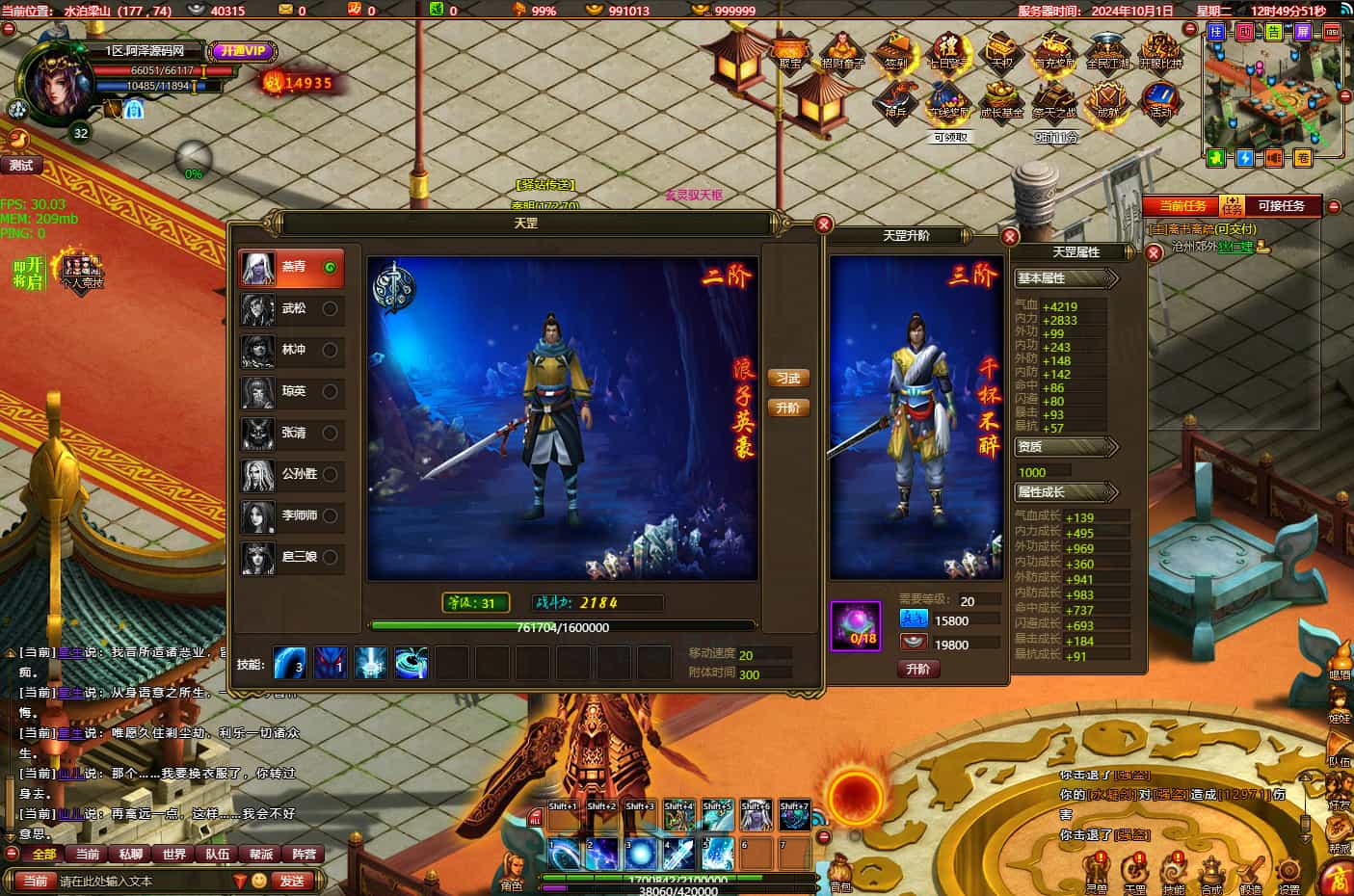Open the 设置 settings gear icon
Image resolution: width=1354 pixels, height=896 pixels.
1288,872
